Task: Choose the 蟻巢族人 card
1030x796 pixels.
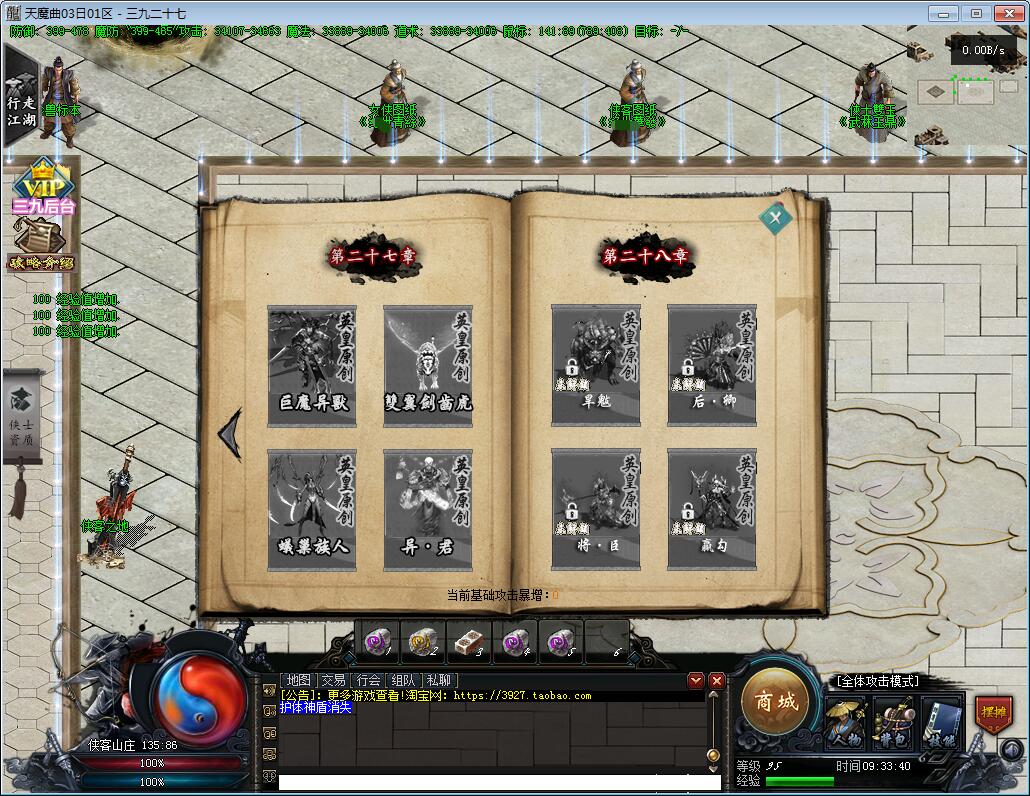Action: [x=312, y=510]
